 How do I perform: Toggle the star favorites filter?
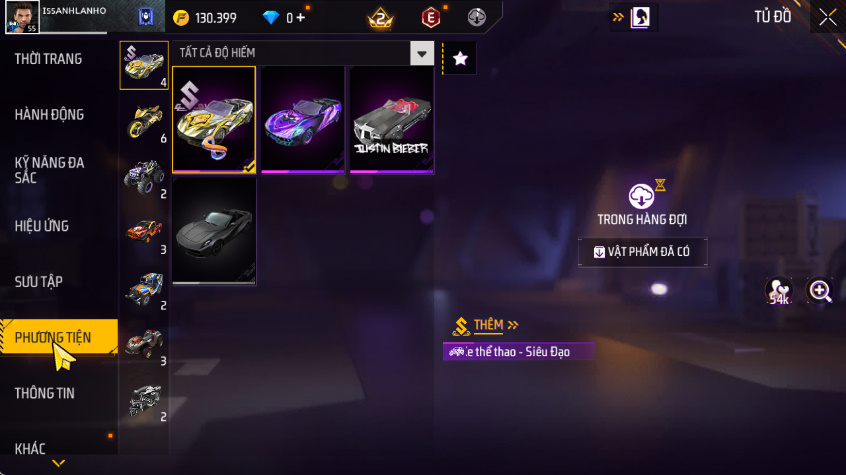tap(460, 59)
